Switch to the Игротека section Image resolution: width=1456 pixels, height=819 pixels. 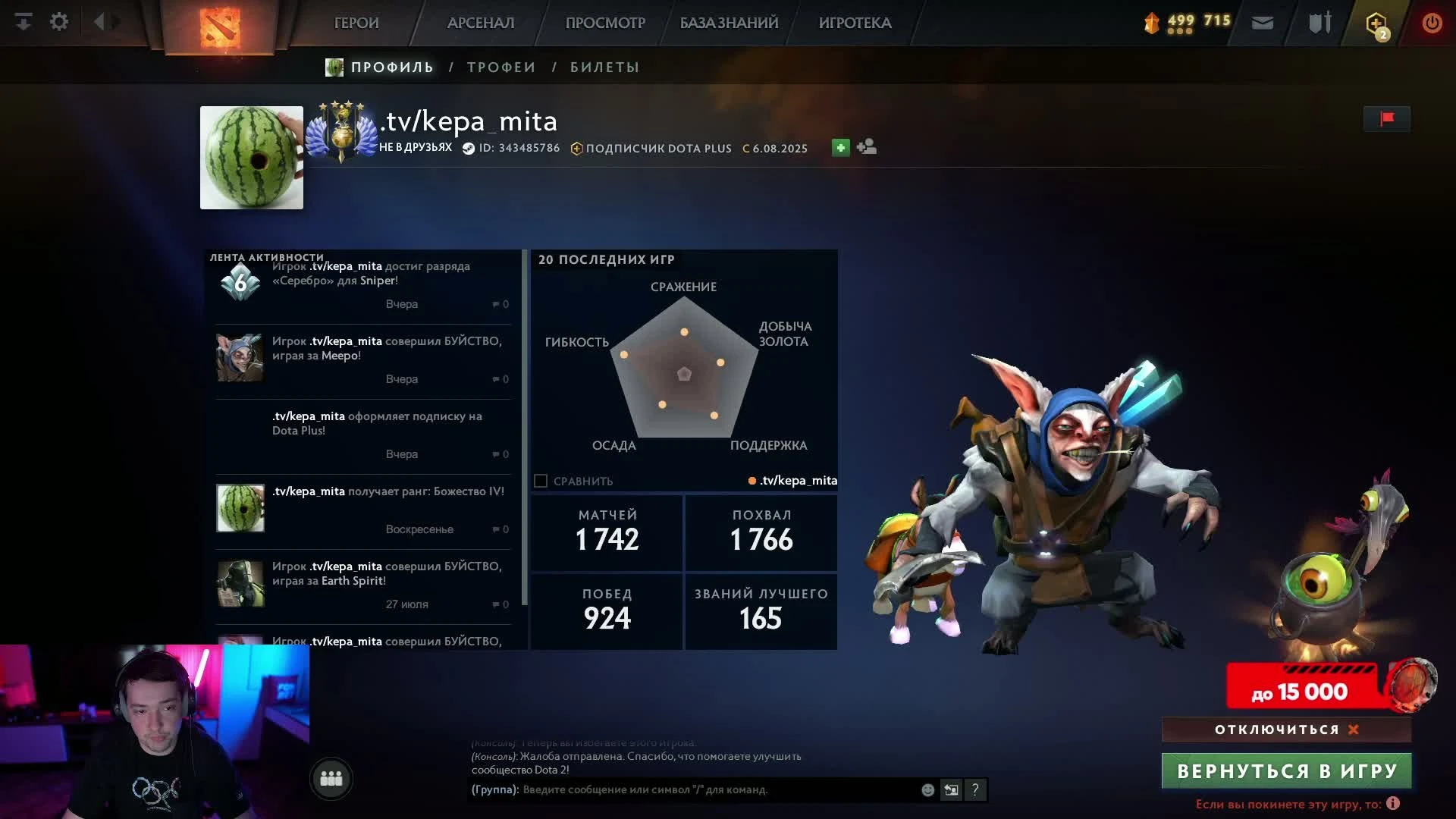[x=855, y=23]
